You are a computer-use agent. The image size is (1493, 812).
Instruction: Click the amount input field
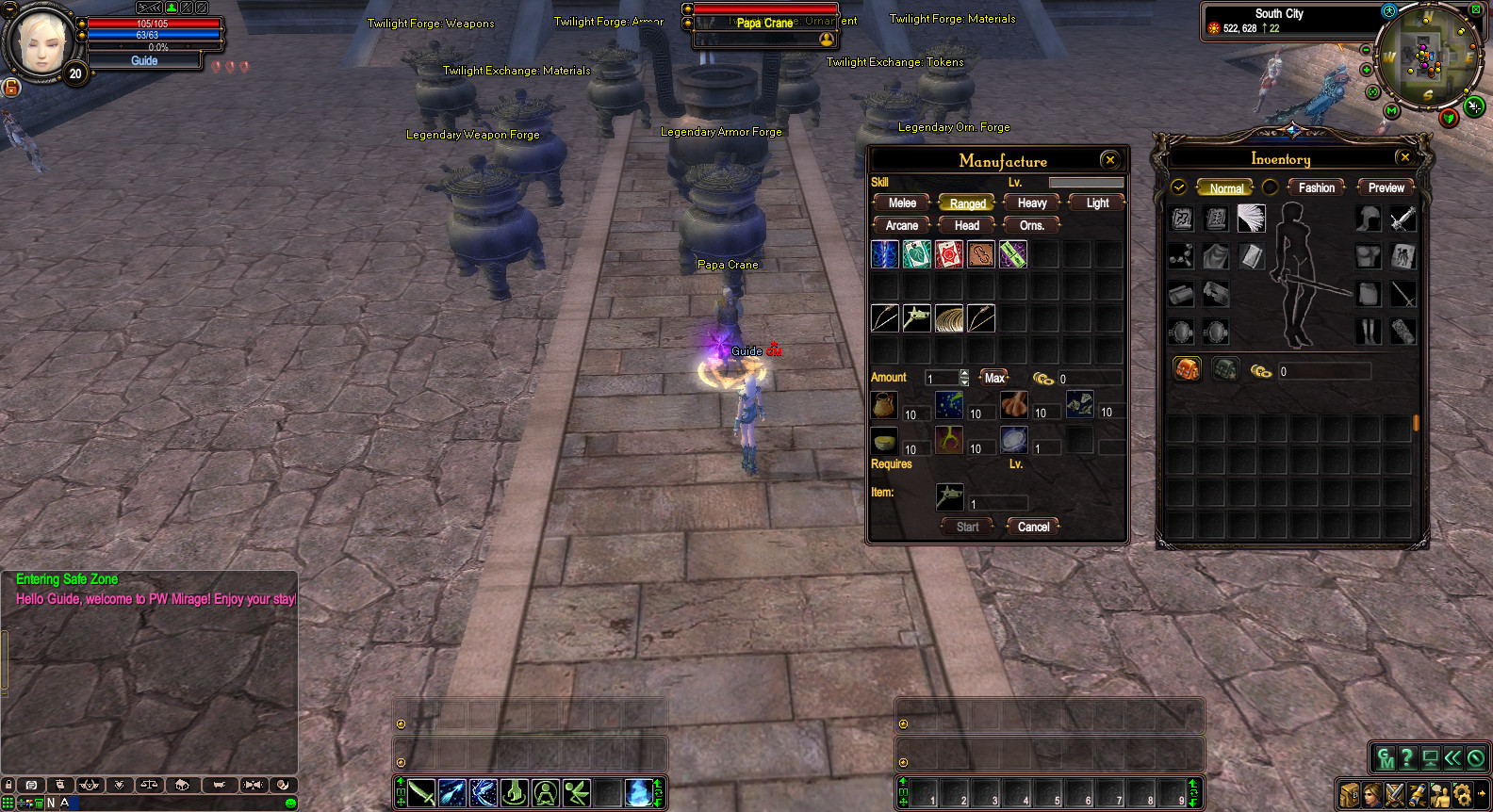point(942,378)
